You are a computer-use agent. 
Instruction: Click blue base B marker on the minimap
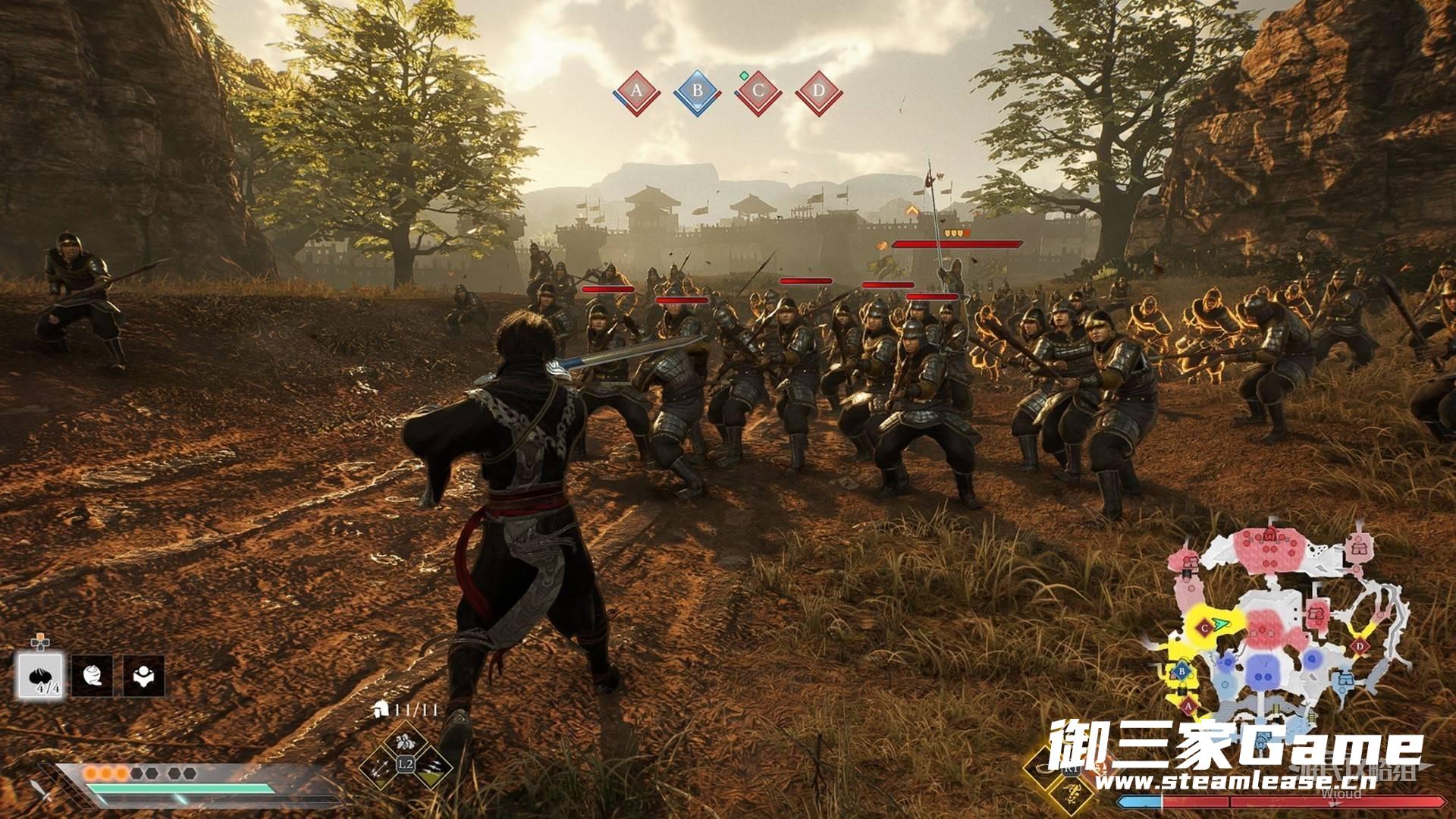point(1181,671)
